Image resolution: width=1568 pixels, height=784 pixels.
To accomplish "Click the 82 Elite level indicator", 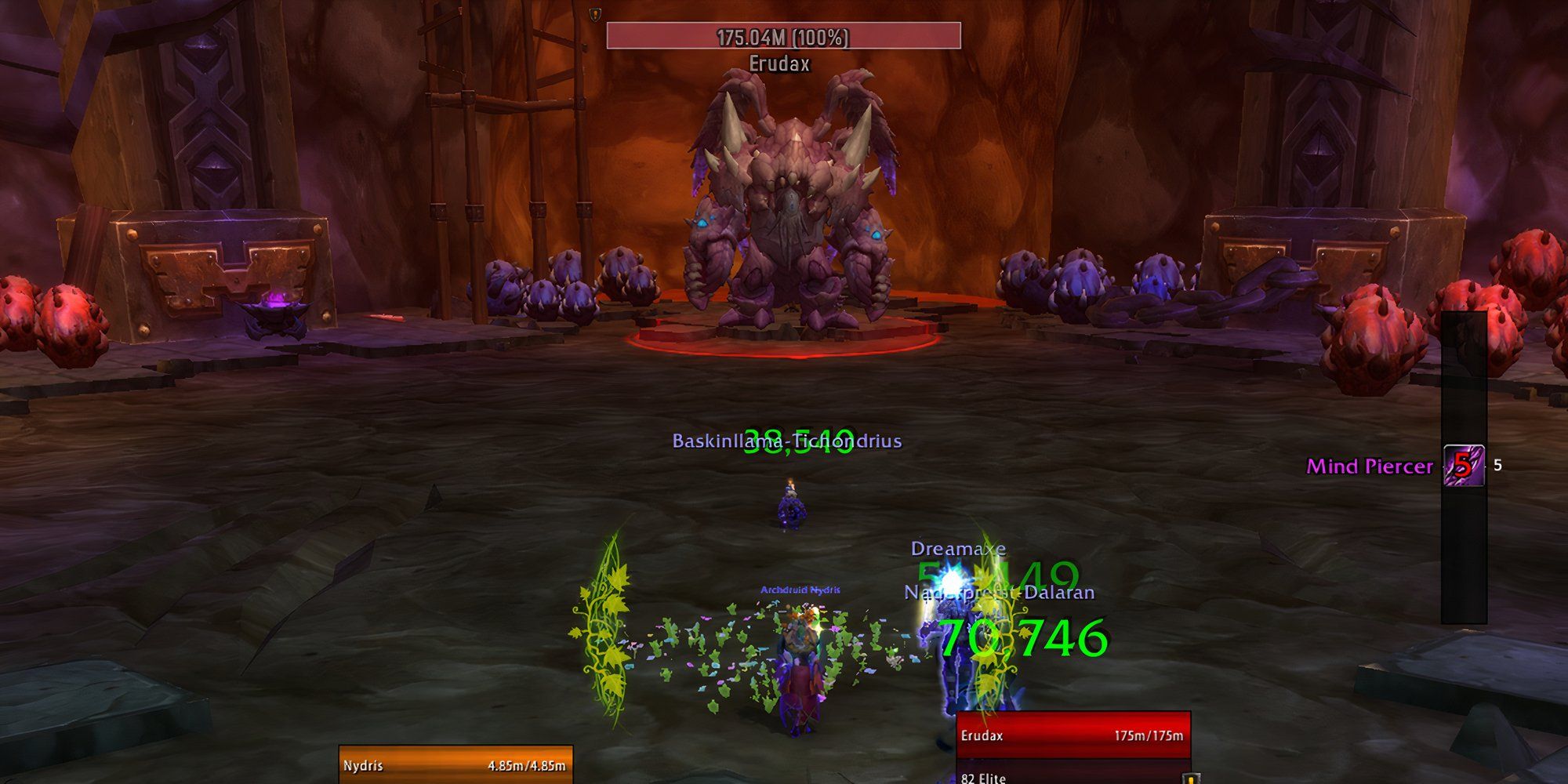I will (983, 780).
